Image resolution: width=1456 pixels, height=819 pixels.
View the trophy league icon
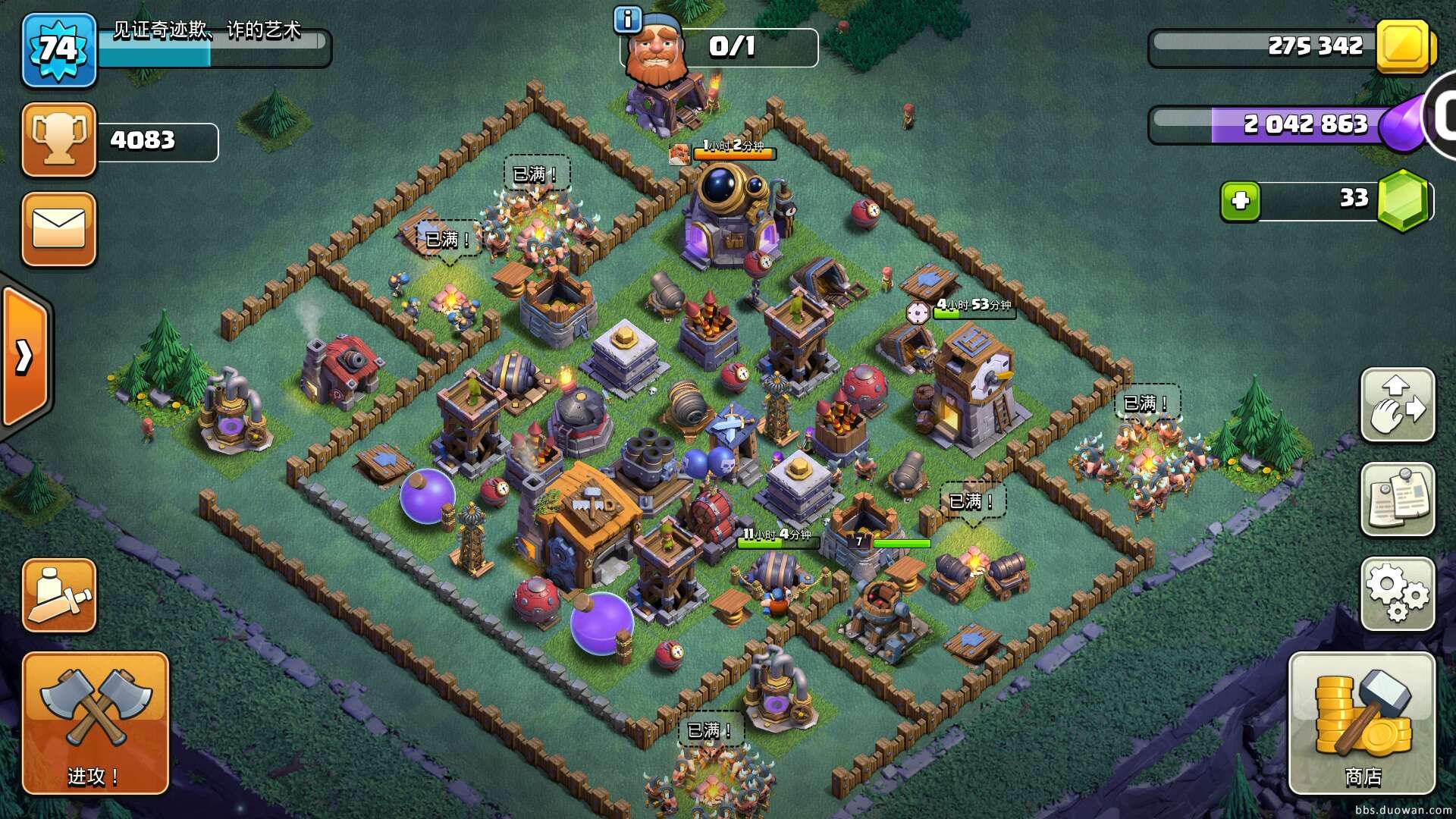59,140
